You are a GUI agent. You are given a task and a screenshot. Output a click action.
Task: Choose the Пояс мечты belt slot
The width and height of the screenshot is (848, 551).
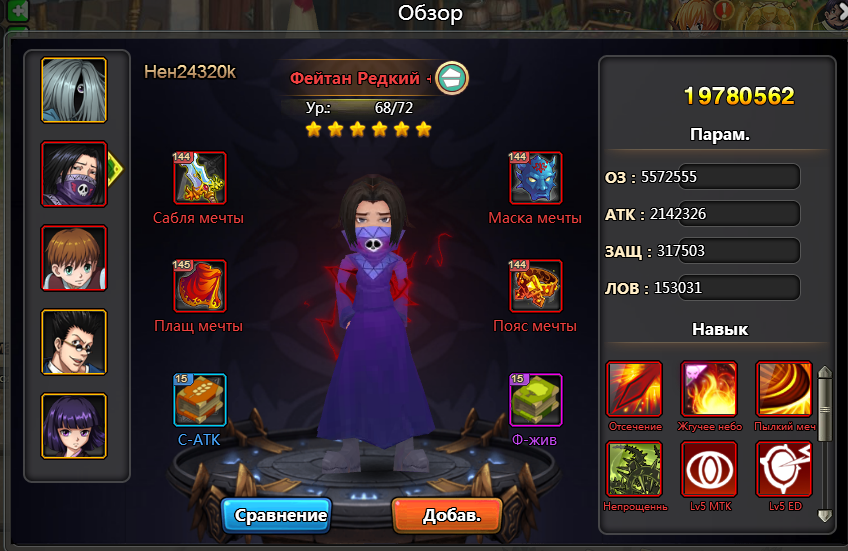click(536, 286)
